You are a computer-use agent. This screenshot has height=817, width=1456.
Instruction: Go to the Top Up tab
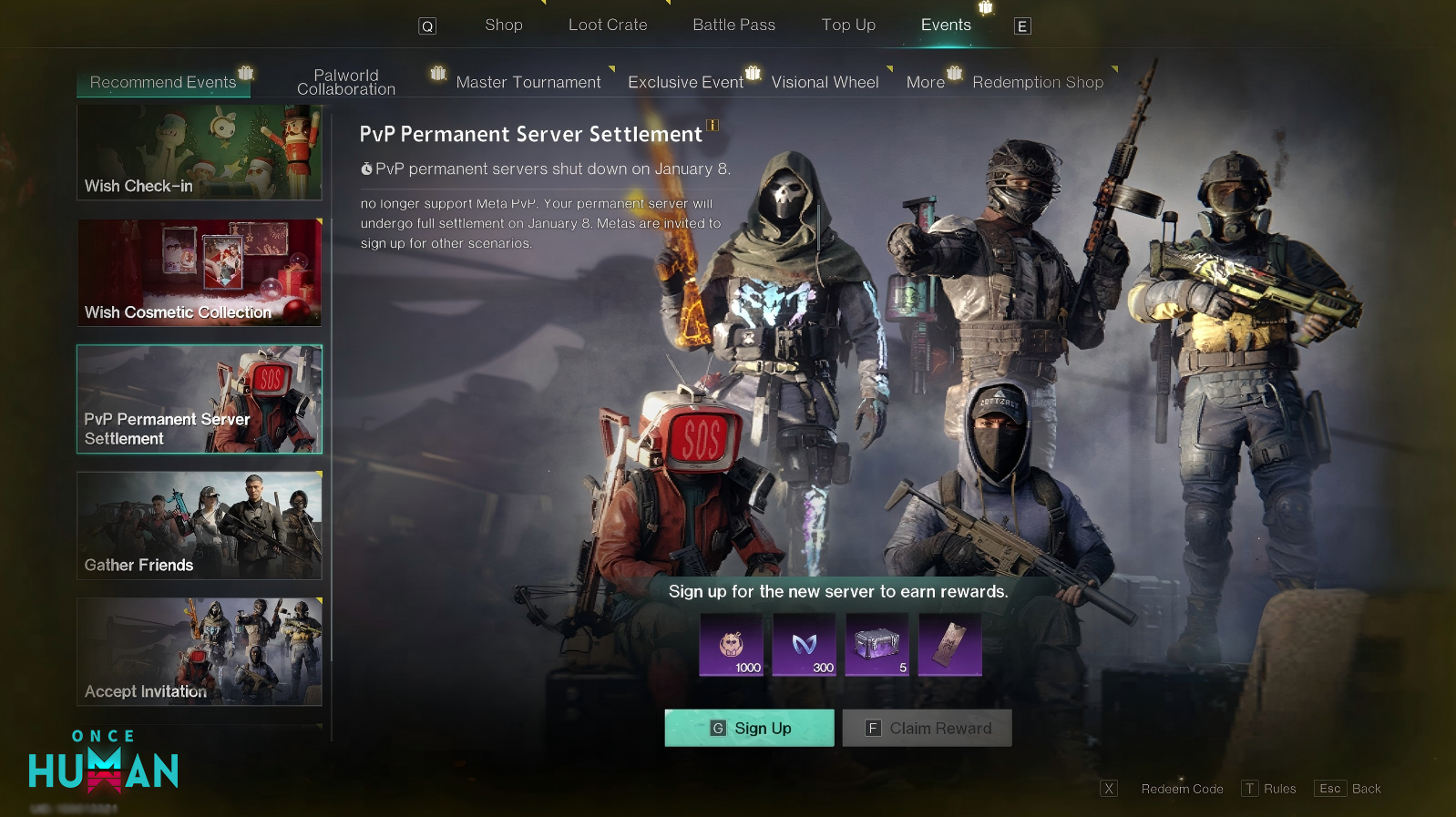point(848,26)
